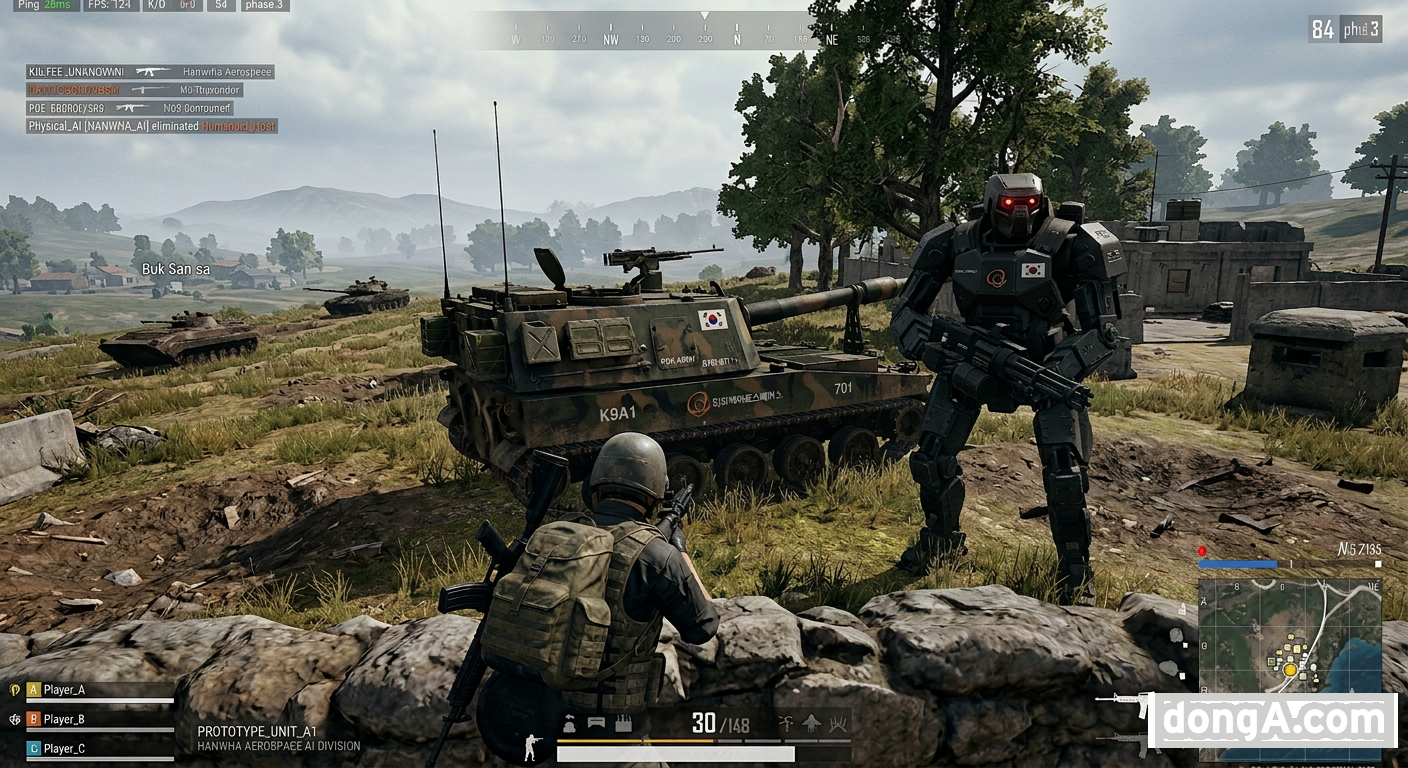Click the dongA.com watermark logo
The image size is (1408, 768).
click(1272, 720)
